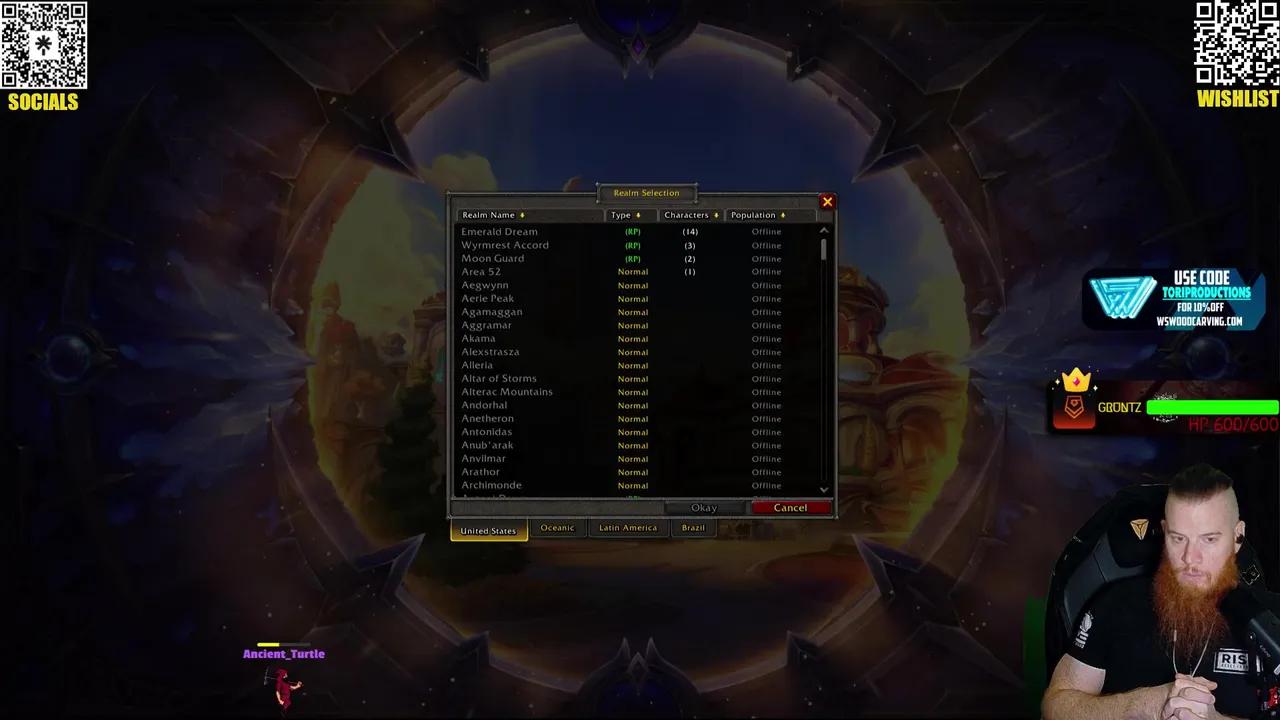The width and height of the screenshot is (1280, 720).
Task: Select the Moon Guard RP realm
Action: pyautogui.click(x=492, y=258)
